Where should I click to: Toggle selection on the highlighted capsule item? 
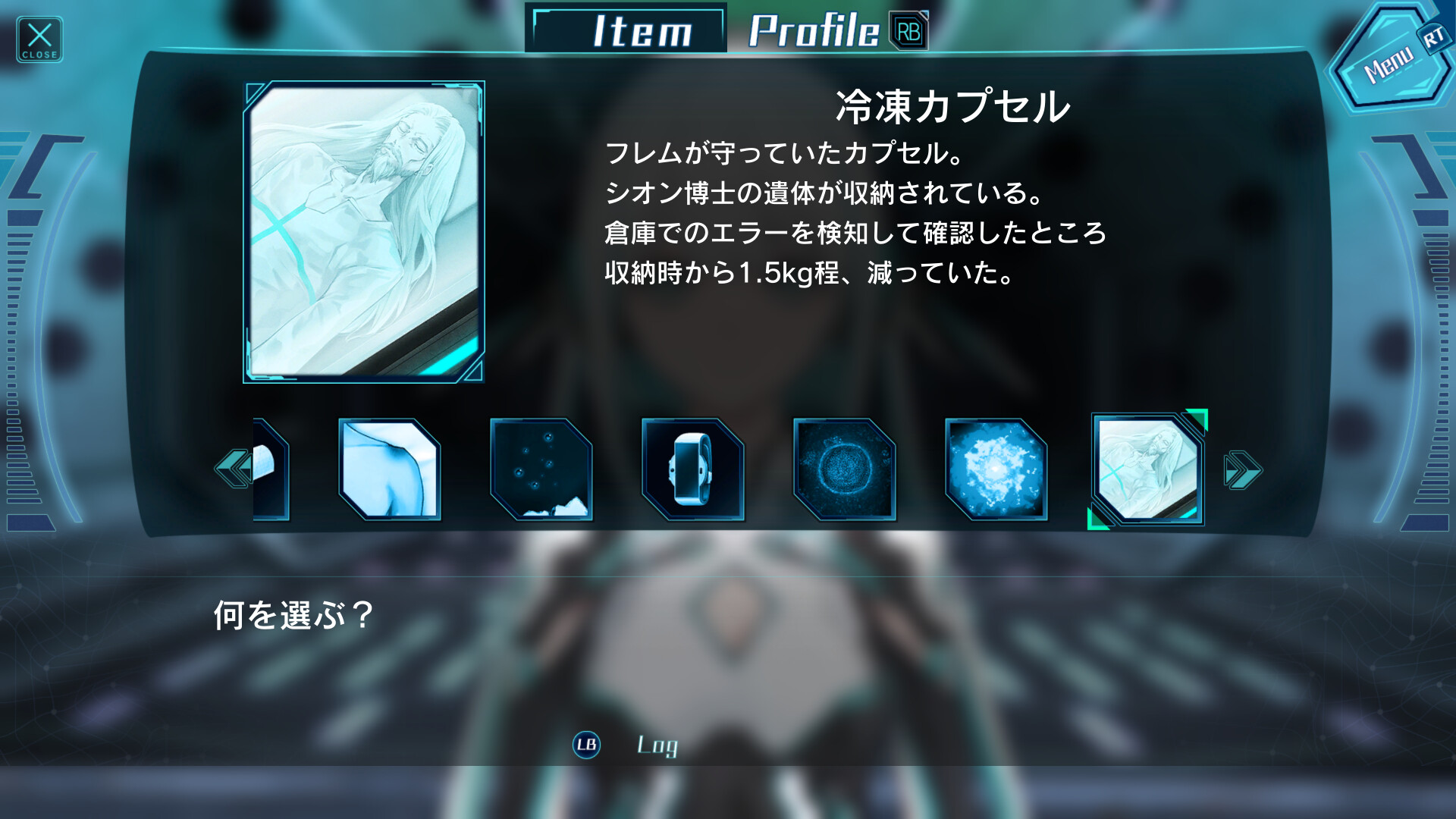[1147, 468]
